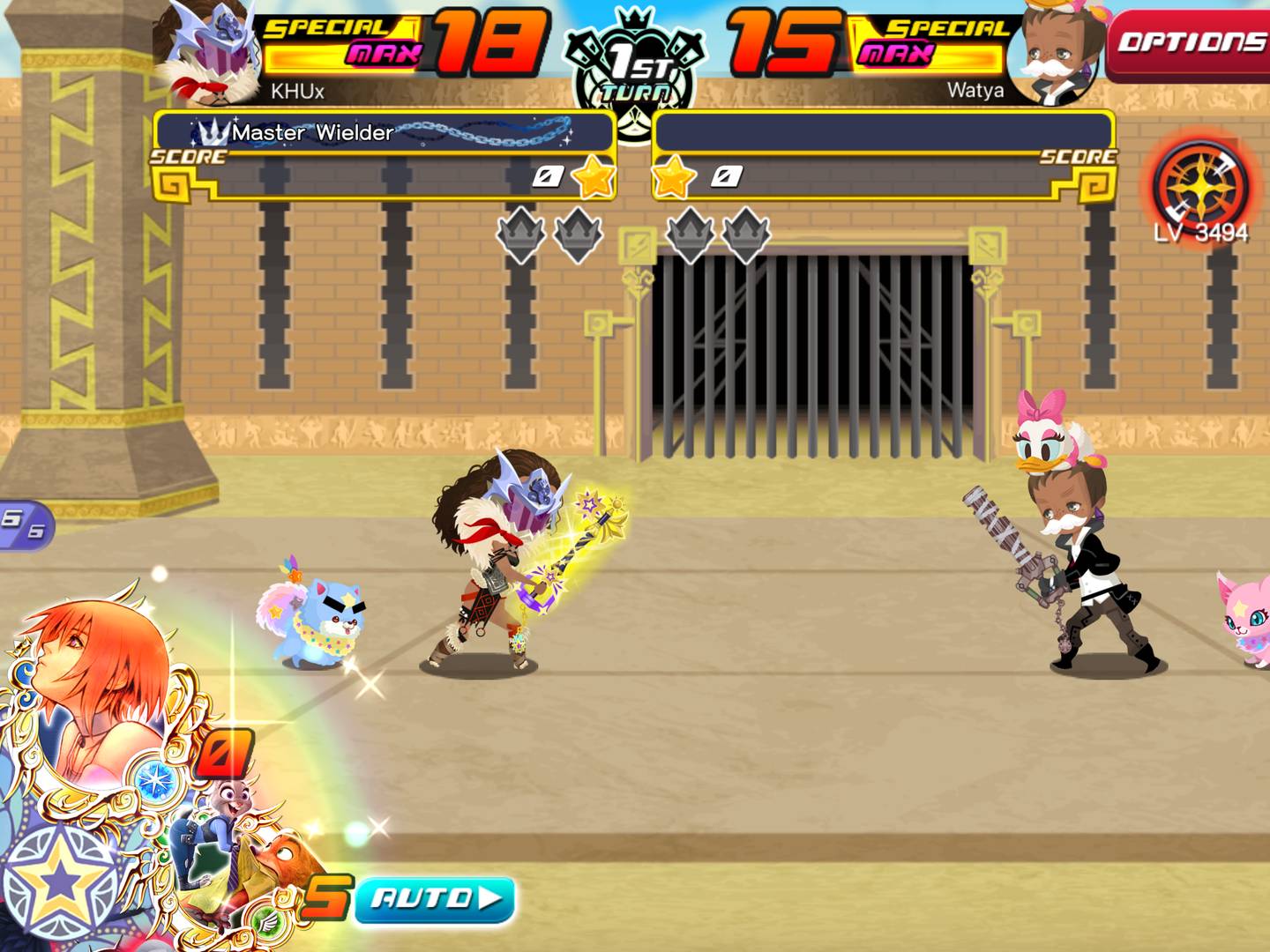The width and height of the screenshot is (1270, 952).
Task: View KHUx player avatar portrait
Action: point(212,53)
